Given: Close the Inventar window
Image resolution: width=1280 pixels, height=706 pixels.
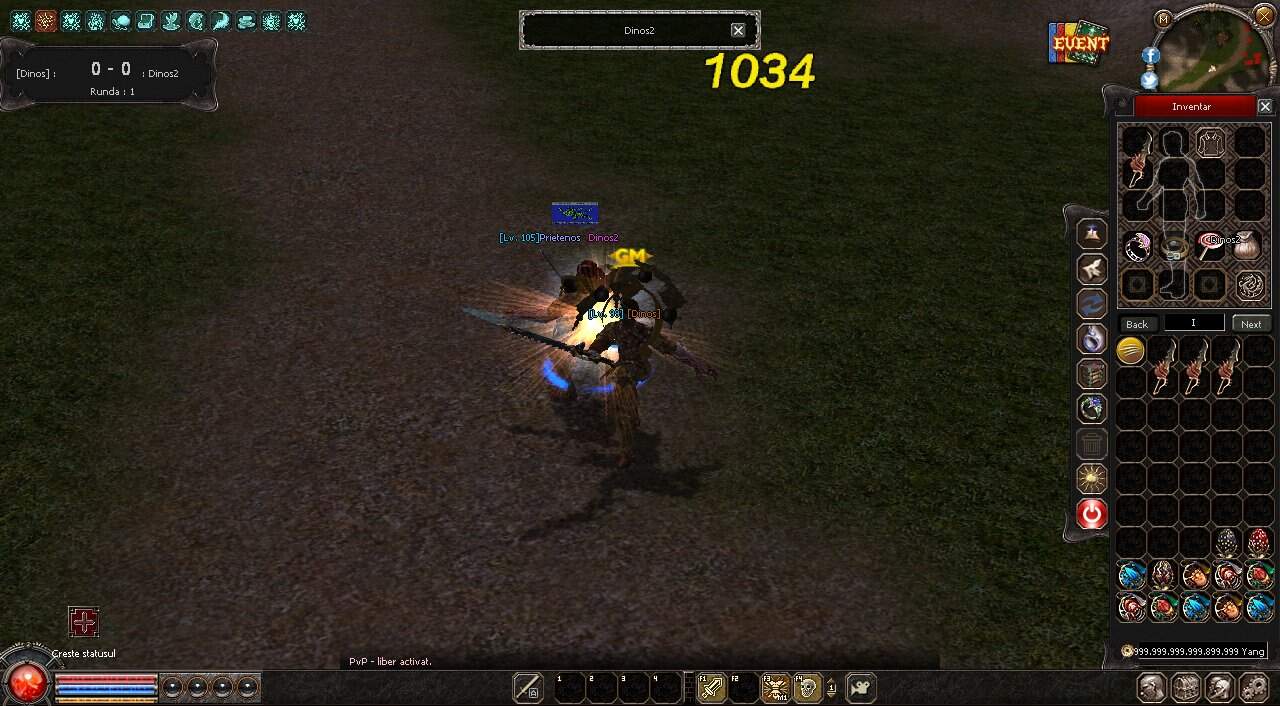Looking at the screenshot, I should (1264, 106).
